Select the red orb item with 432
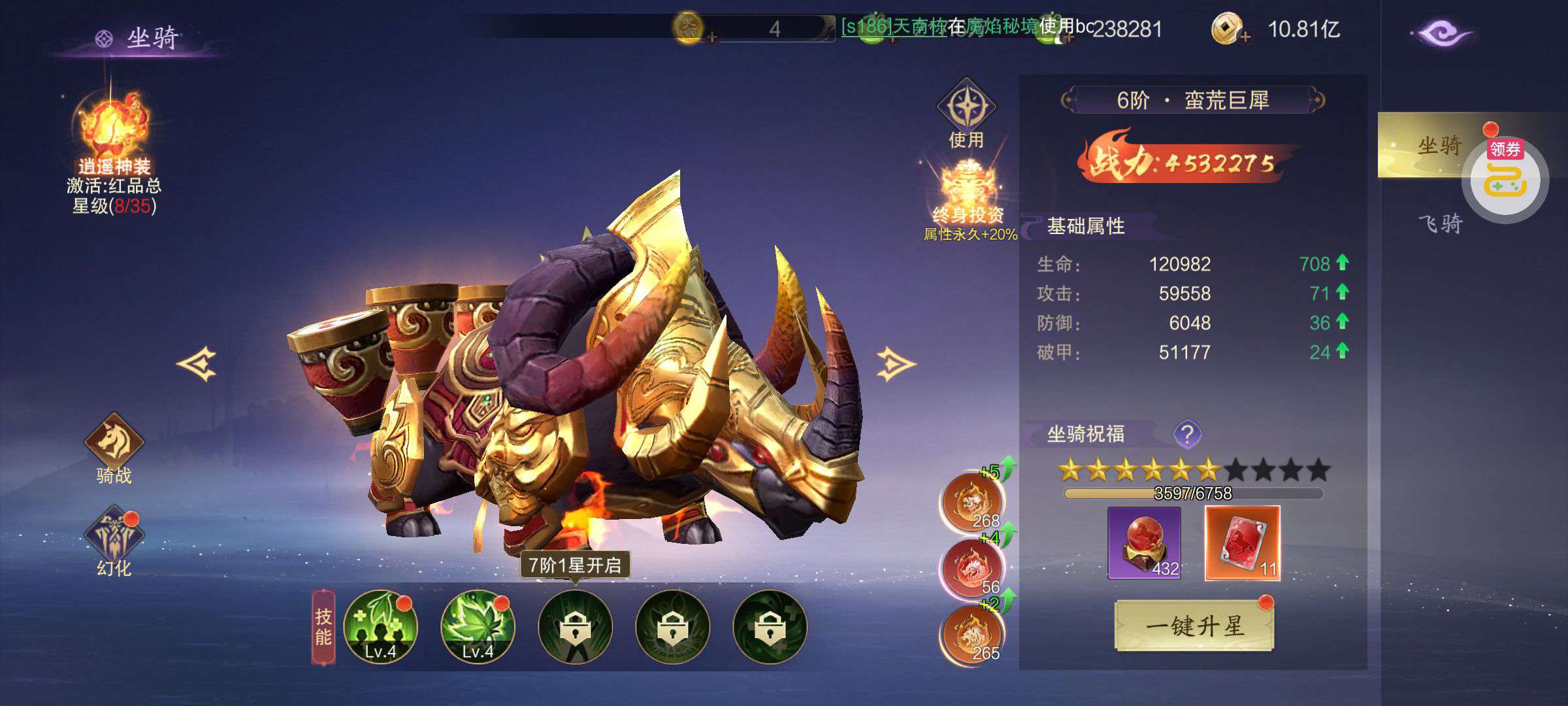Screen dimensions: 1568x706 (x=1144, y=543)
